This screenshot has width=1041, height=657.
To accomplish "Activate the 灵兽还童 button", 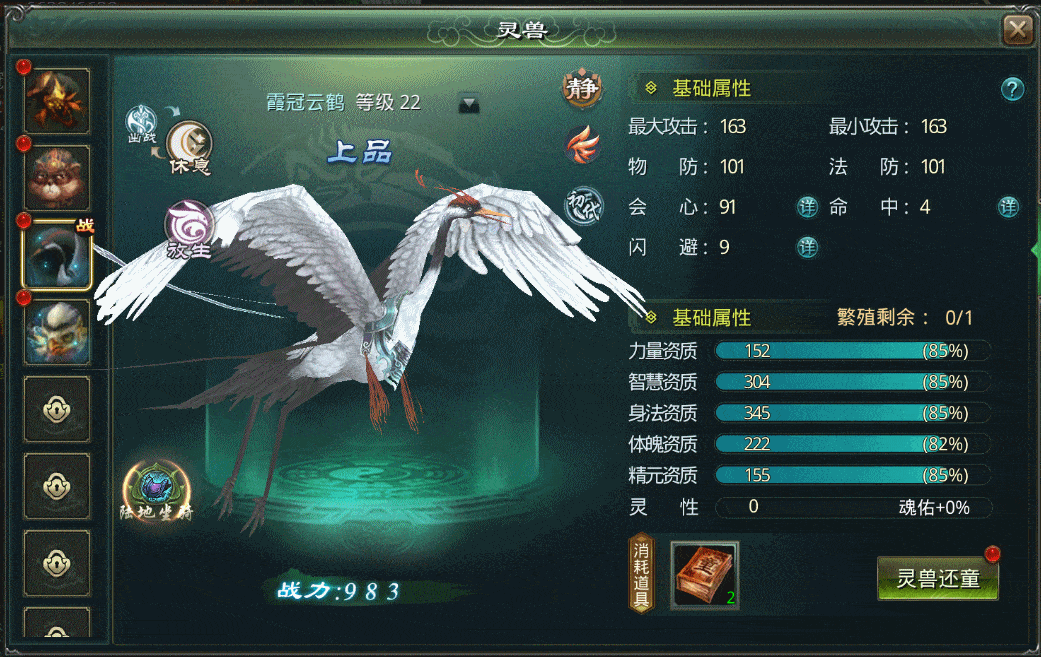I will (937, 579).
